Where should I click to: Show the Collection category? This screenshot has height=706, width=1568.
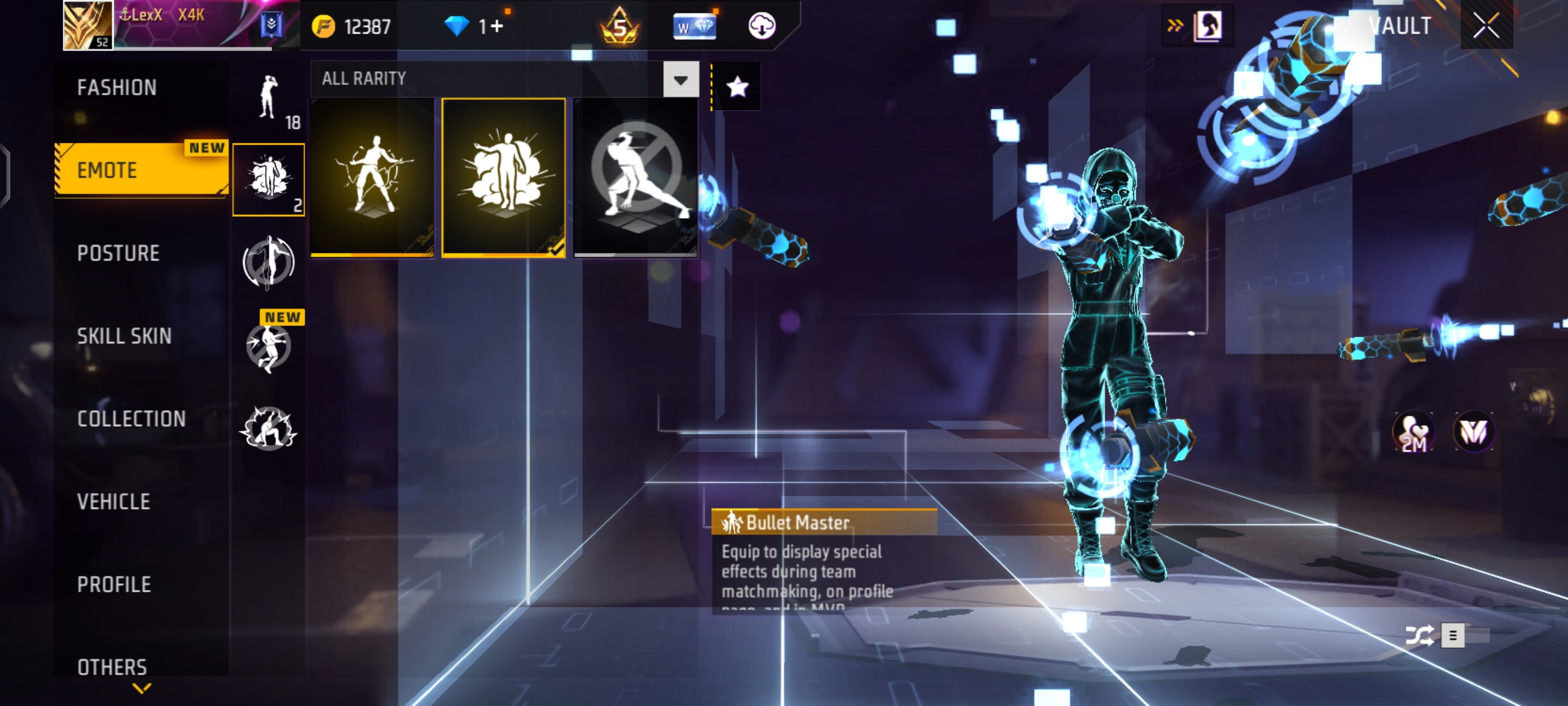click(131, 419)
